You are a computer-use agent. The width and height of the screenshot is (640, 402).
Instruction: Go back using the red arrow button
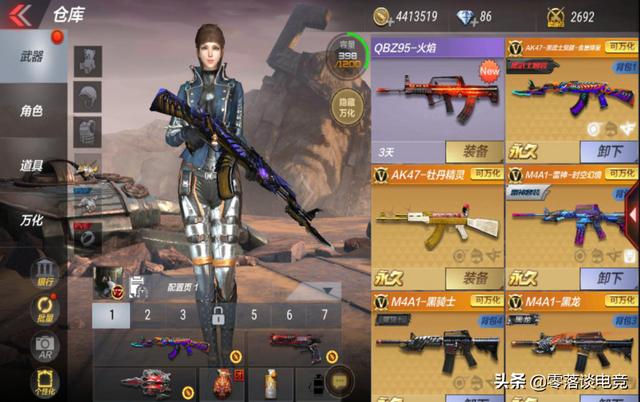(19, 15)
